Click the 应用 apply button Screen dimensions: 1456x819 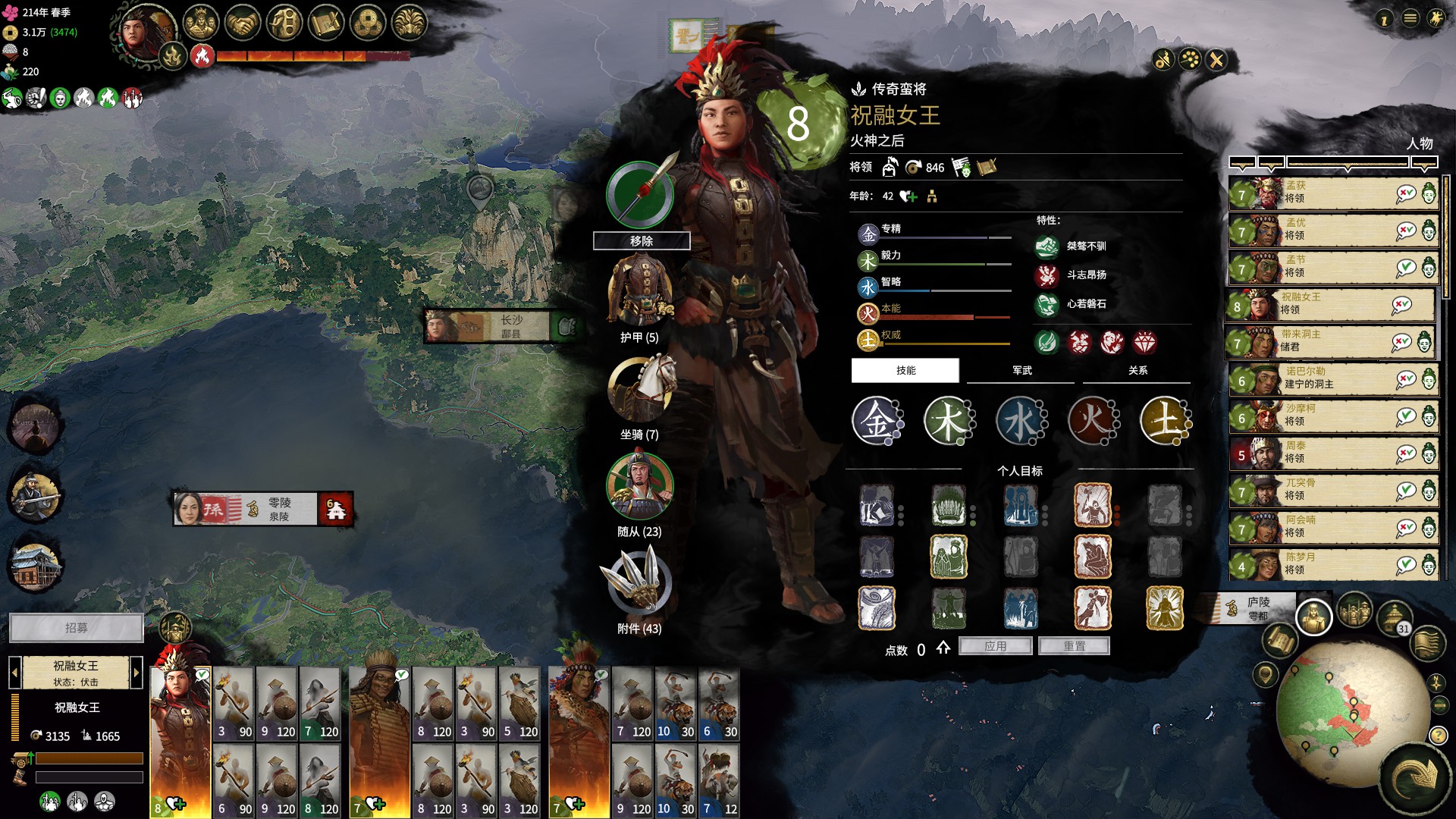(x=995, y=646)
